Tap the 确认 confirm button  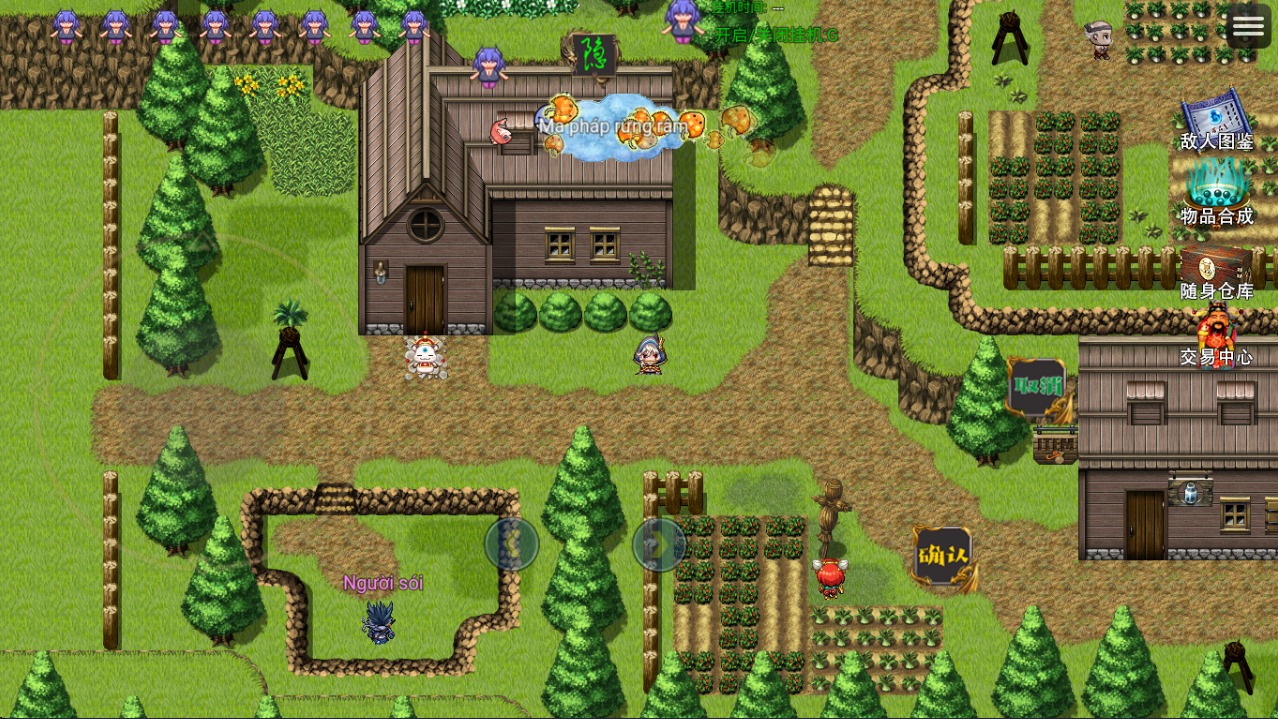click(x=942, y=556)
